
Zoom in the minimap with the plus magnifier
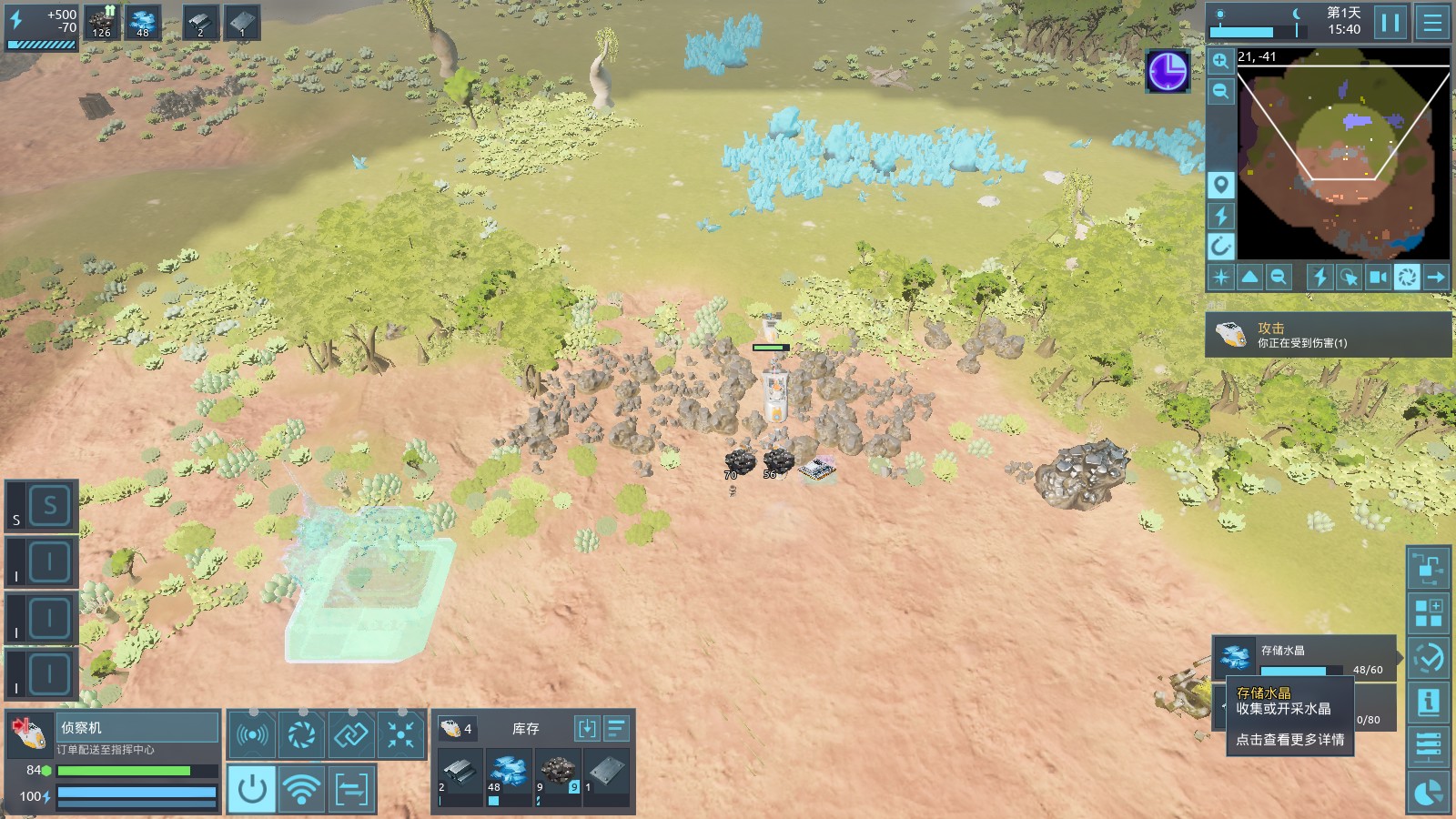pyautogui.click(x=1220, y=61)
